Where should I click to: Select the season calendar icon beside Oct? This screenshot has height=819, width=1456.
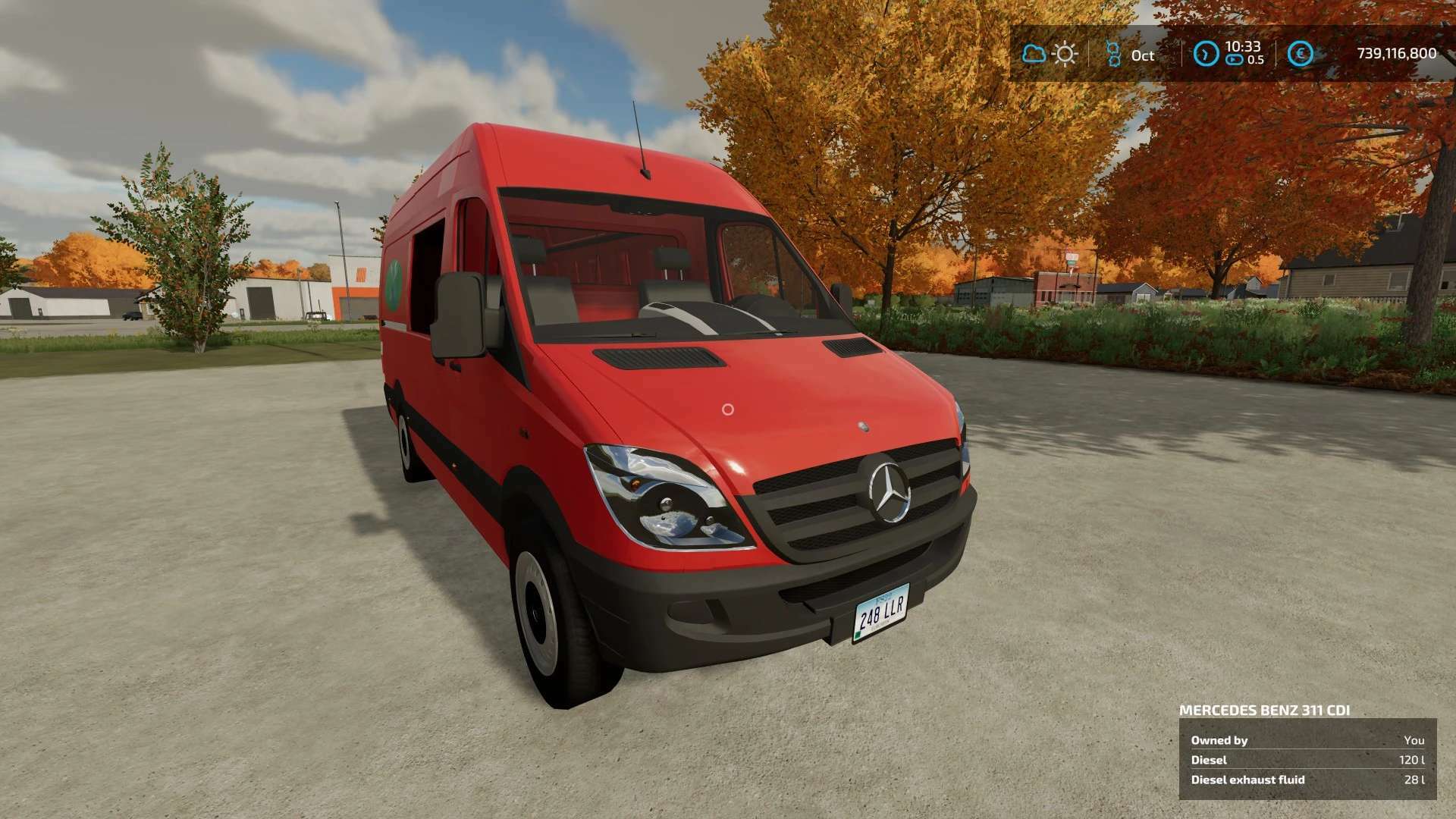coord(1113,54)
